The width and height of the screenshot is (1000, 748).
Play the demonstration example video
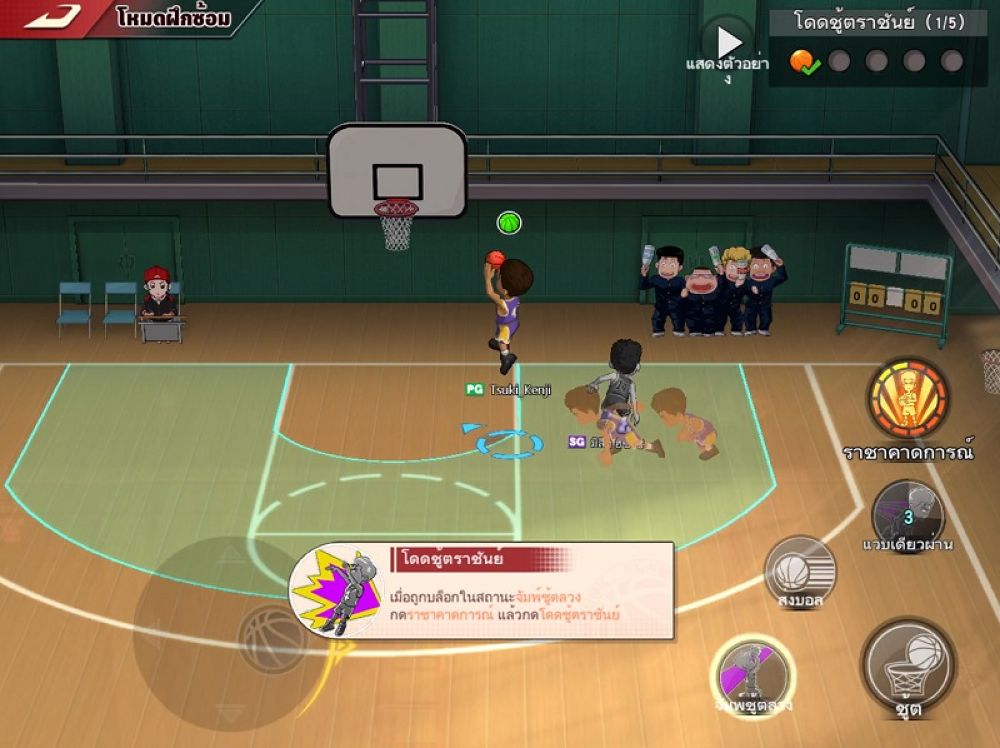click(x=728, y=43)
